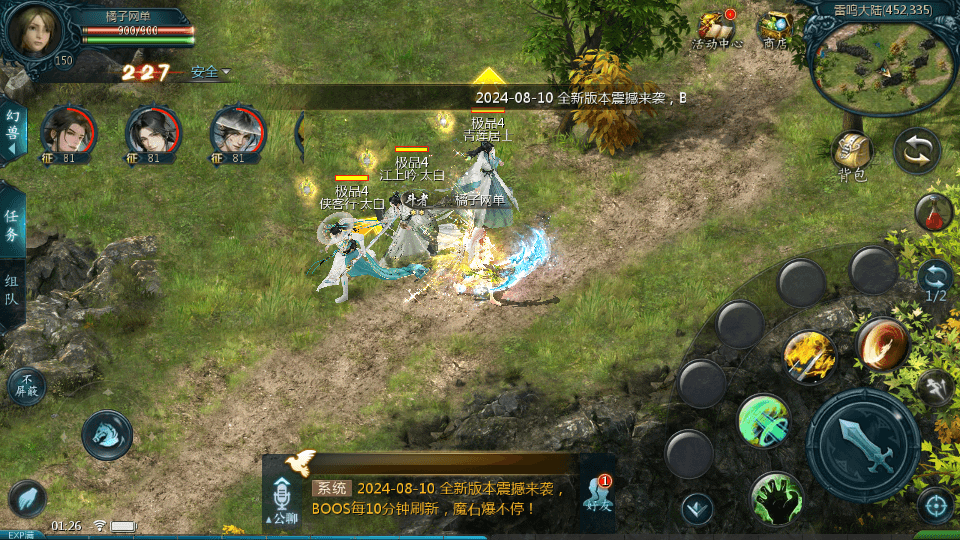The width and height of the screenshot is (960, 540).
Task: Open the 任务 quest tab
Action: click(12, 227)
